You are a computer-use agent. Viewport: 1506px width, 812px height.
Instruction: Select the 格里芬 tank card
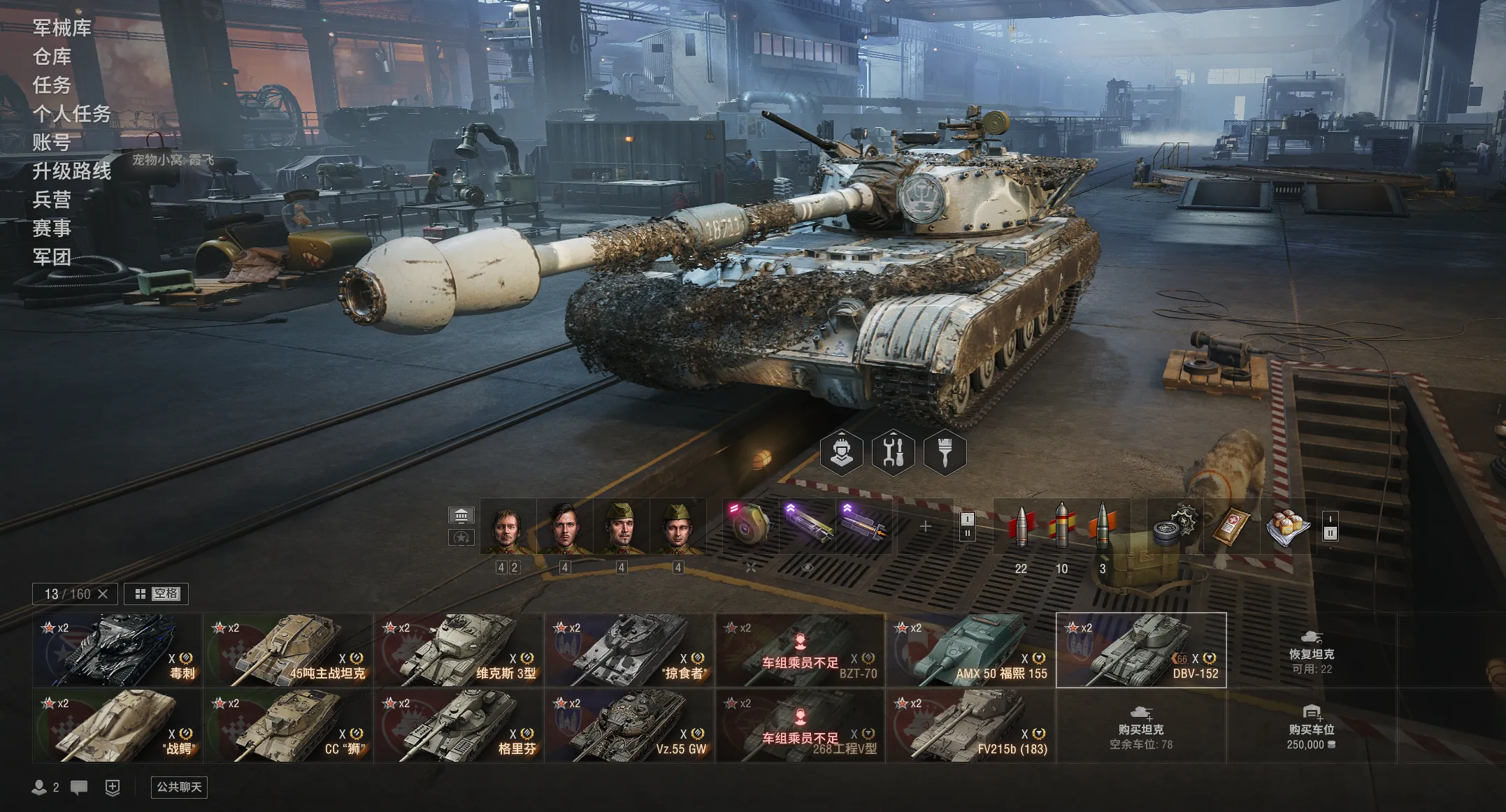(x=458, y=725)
